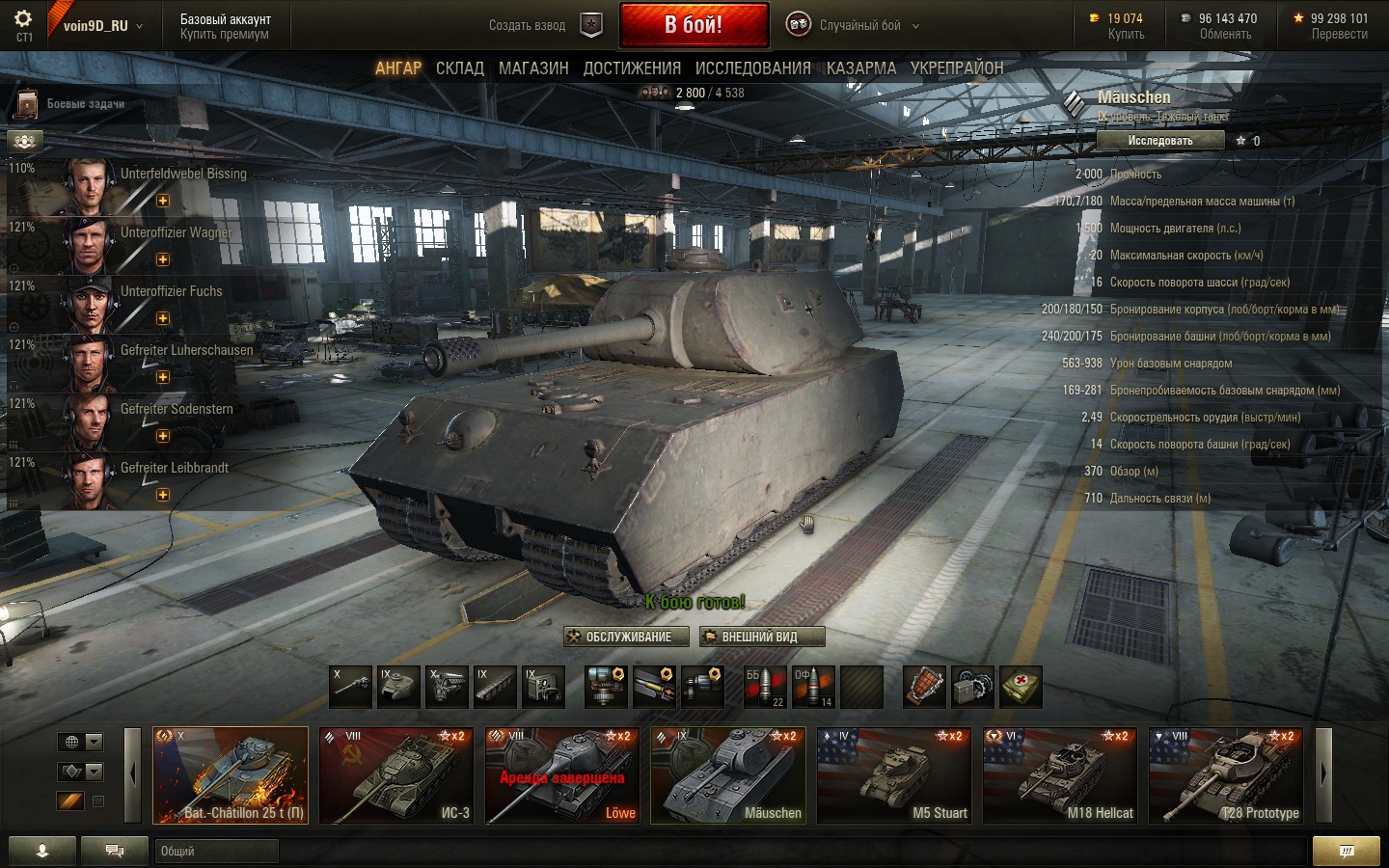Click the Исследовать button
This screenshot has height=868, width=1389.
coord(1160,141)
